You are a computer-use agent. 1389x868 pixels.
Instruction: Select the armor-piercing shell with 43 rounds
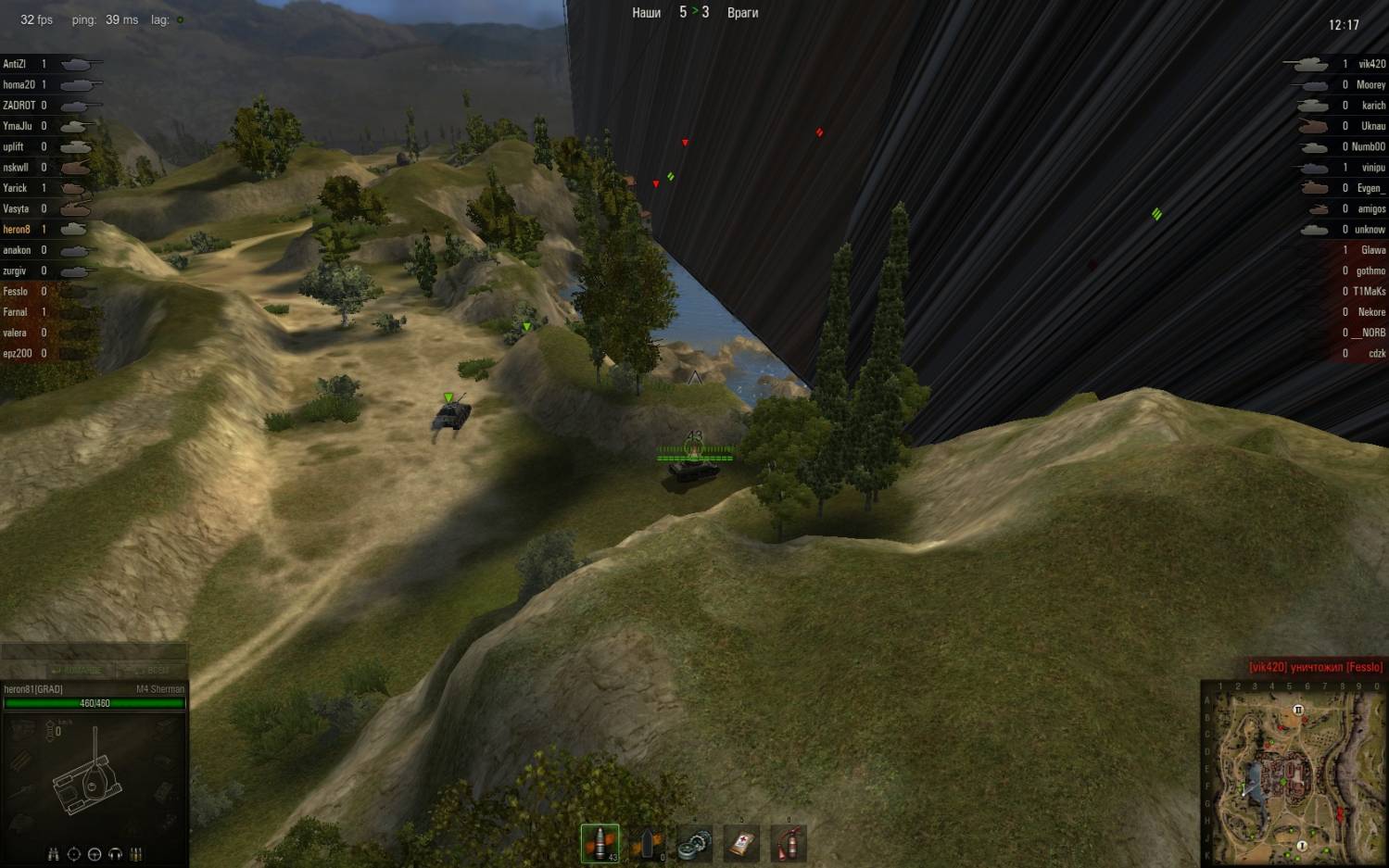click(600, 843)
